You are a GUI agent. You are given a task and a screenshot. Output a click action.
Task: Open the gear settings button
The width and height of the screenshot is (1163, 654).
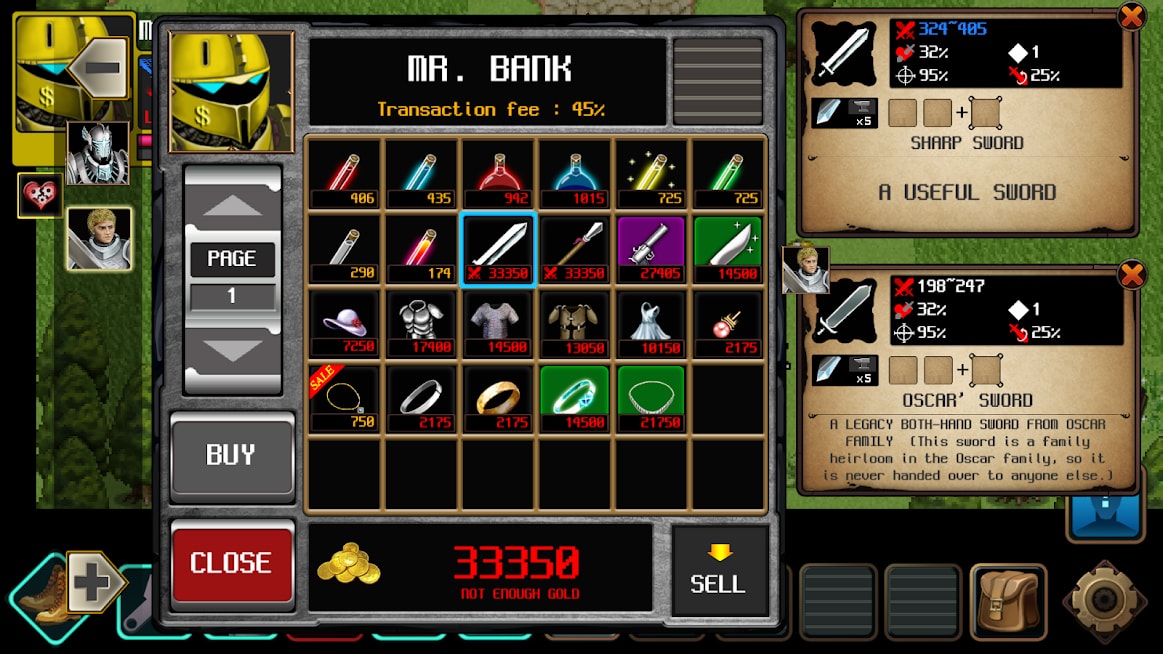click(x=1104, y=600)
